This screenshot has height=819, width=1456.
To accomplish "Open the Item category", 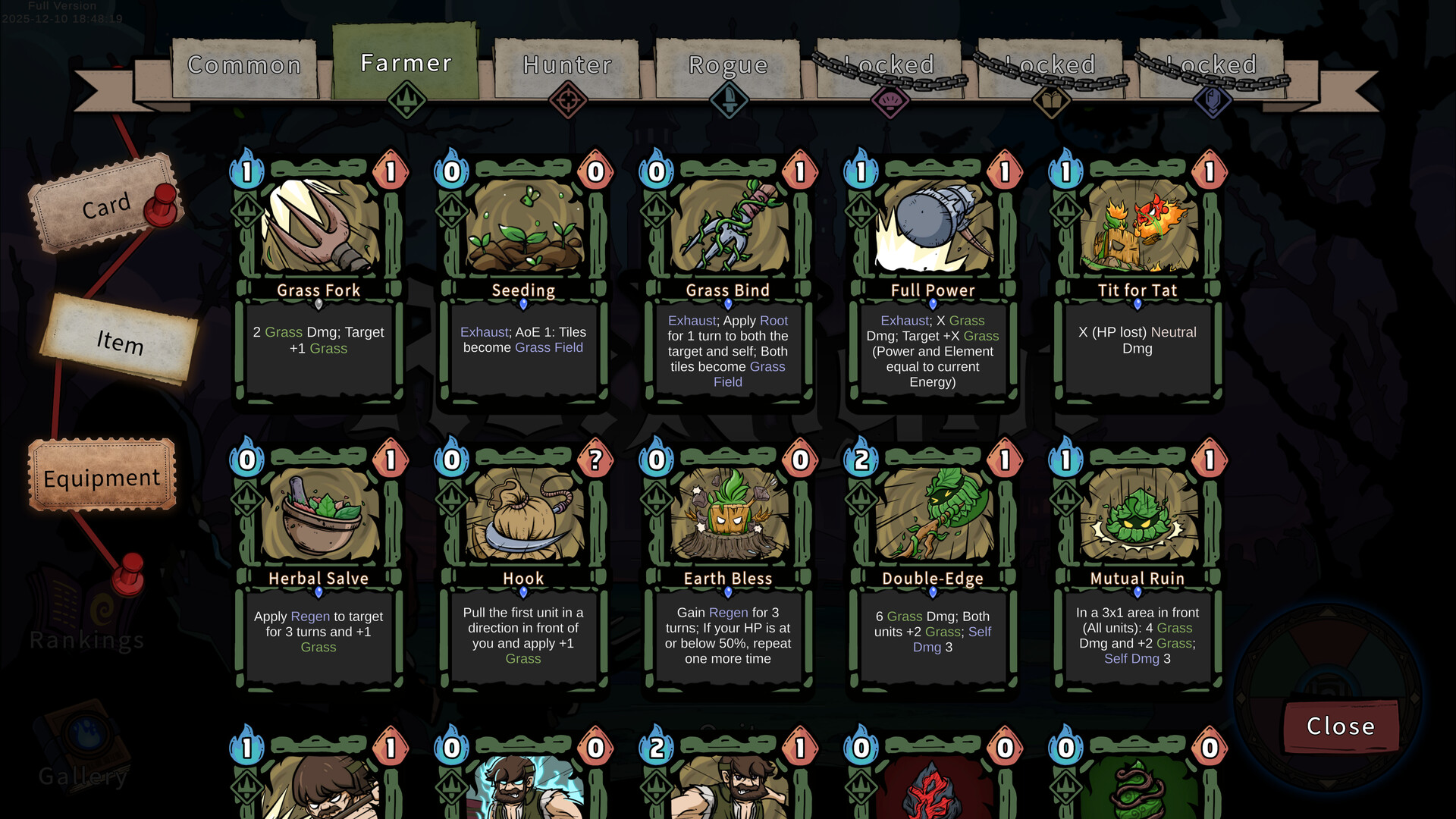I will pos(120,341).
